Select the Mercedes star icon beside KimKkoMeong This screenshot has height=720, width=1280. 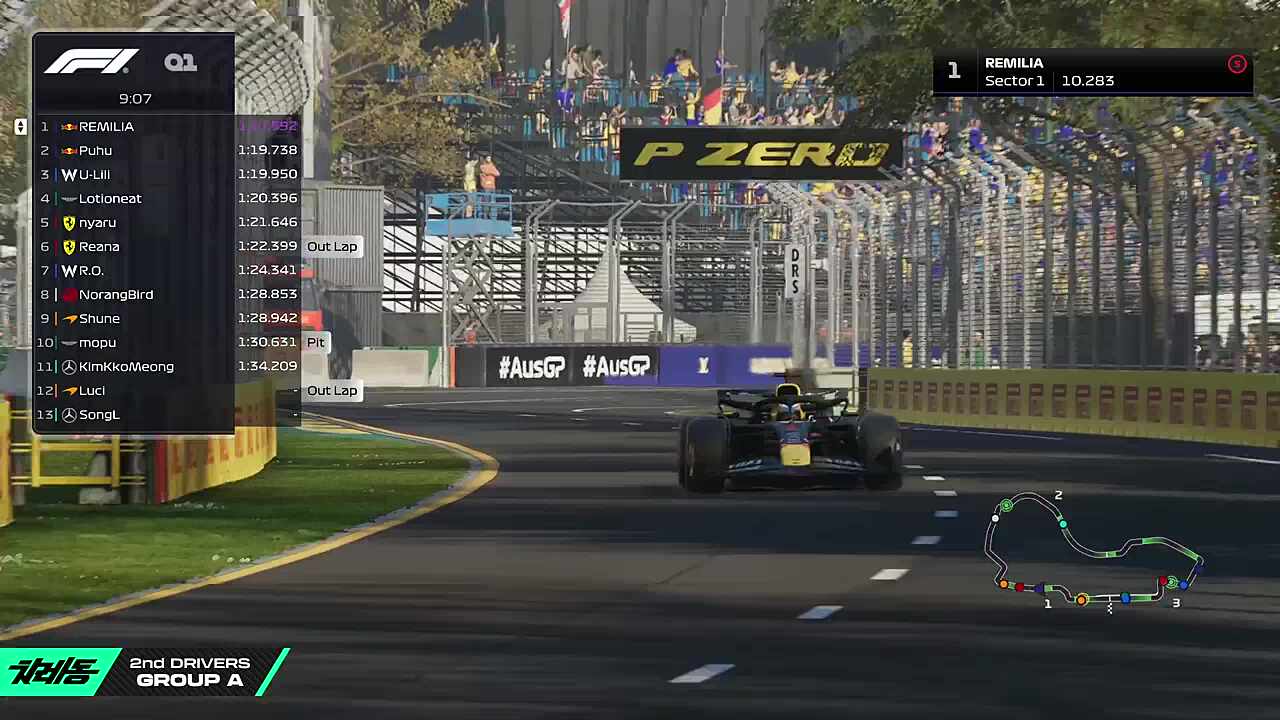(68, 366)
